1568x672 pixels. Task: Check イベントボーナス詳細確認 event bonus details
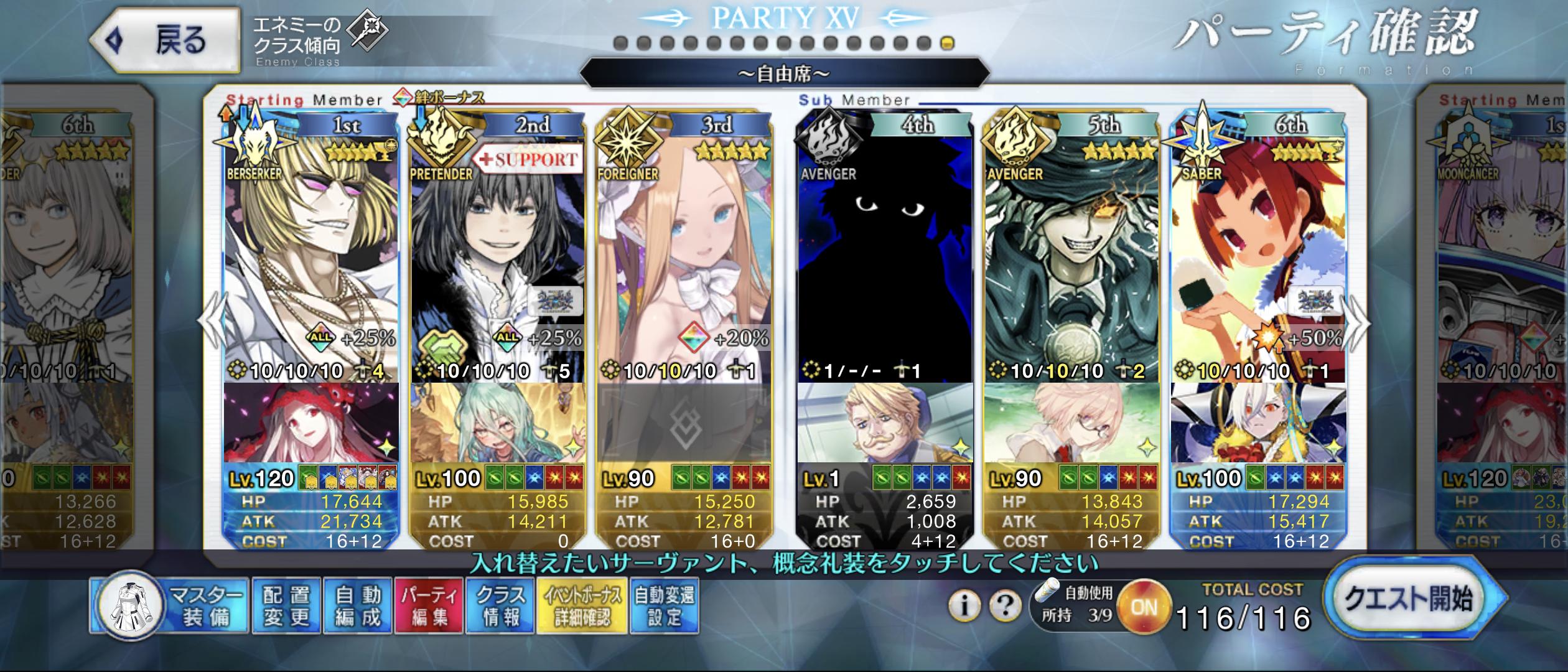(x=582, y=606)
